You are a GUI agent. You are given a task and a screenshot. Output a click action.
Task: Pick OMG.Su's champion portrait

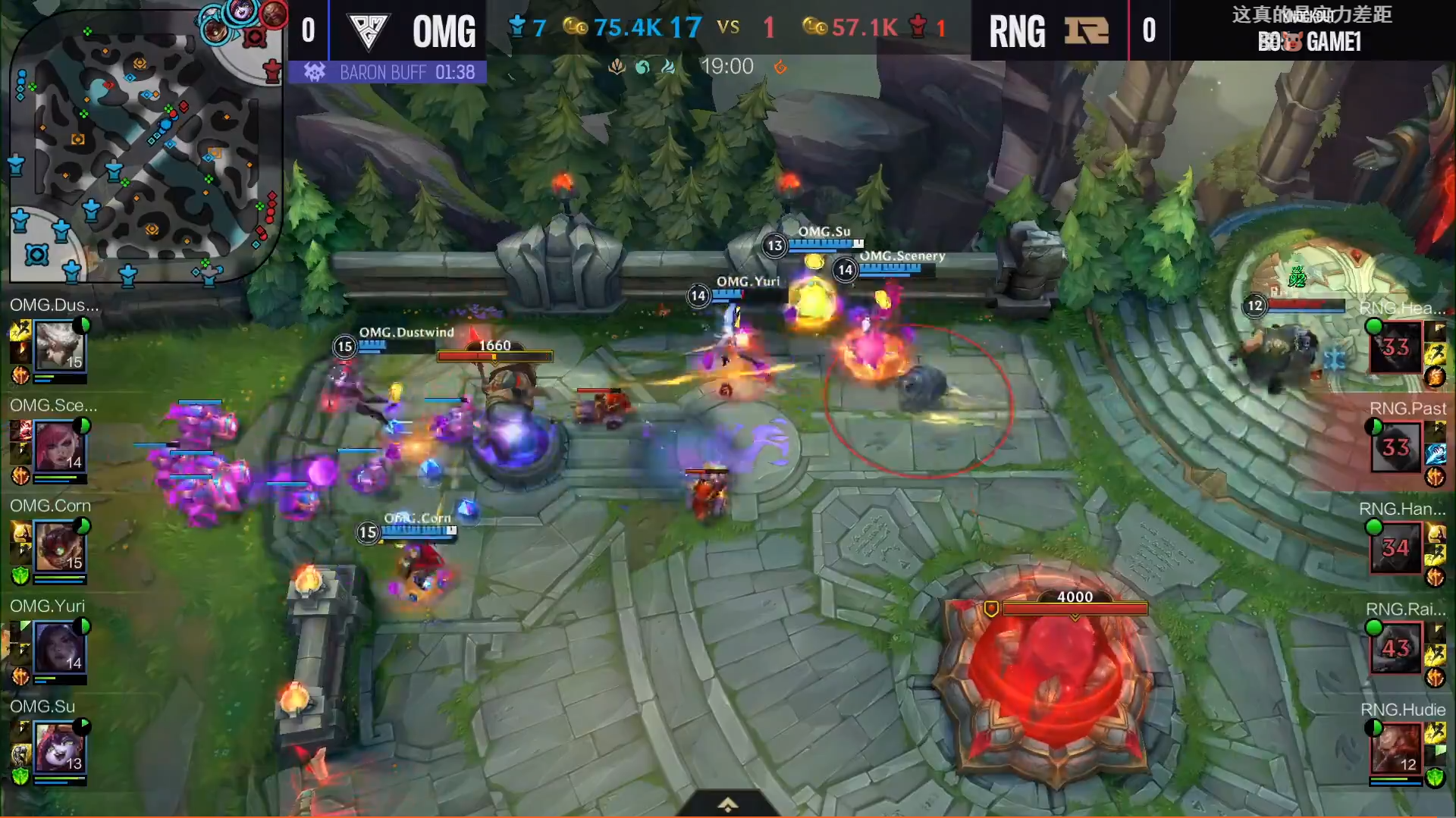(x=59, y=747)
